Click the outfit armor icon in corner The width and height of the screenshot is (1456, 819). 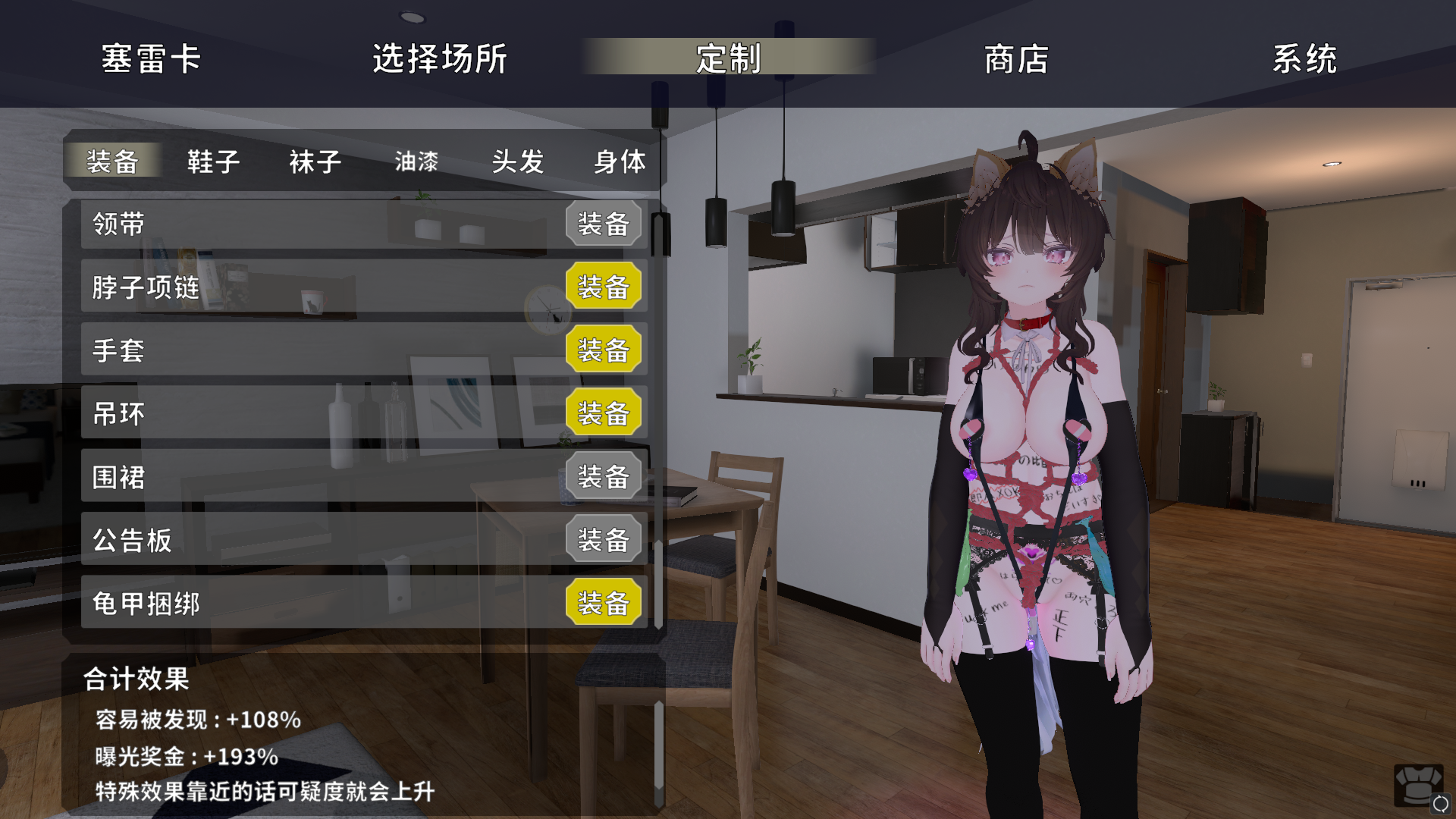pos(1417,786)
